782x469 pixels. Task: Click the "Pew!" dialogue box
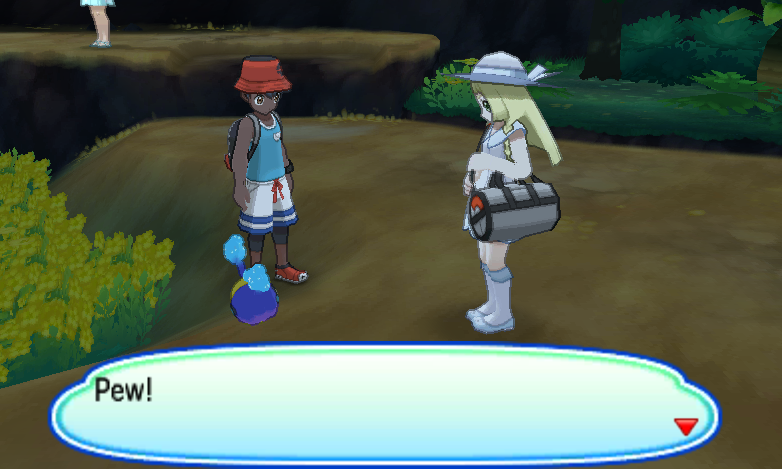[x=385, y=403]
